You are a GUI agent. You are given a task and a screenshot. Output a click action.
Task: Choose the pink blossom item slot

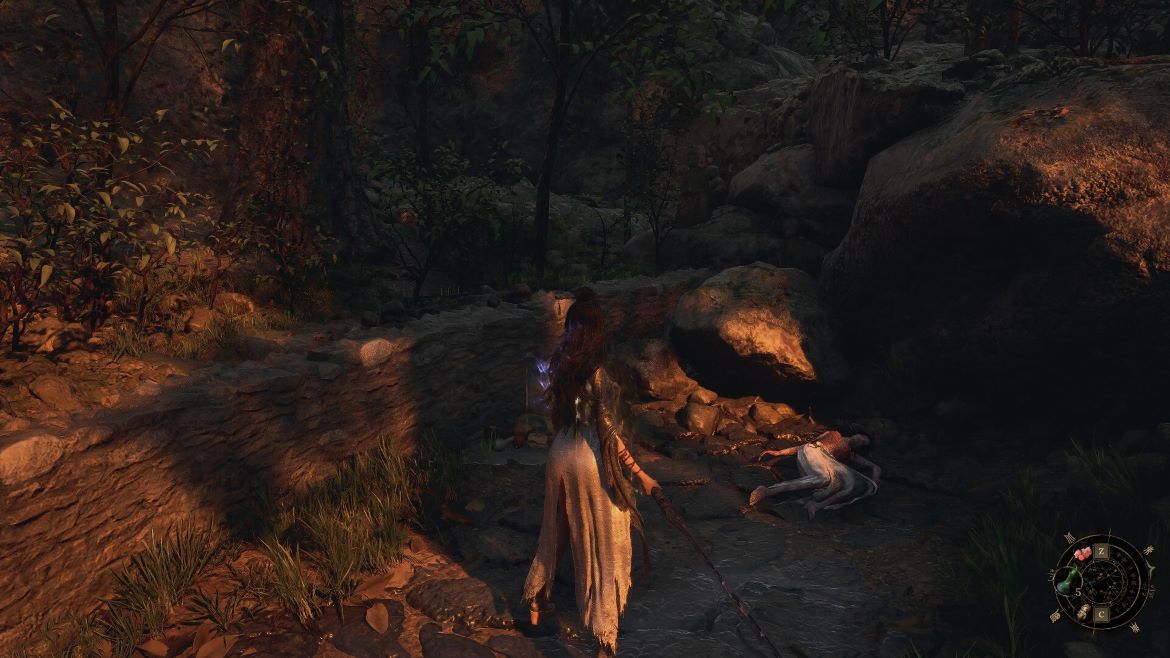point(1081,553)
